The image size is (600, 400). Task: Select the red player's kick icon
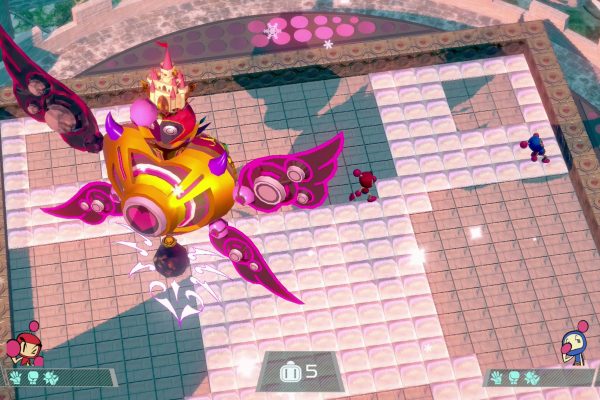[49, 377]
